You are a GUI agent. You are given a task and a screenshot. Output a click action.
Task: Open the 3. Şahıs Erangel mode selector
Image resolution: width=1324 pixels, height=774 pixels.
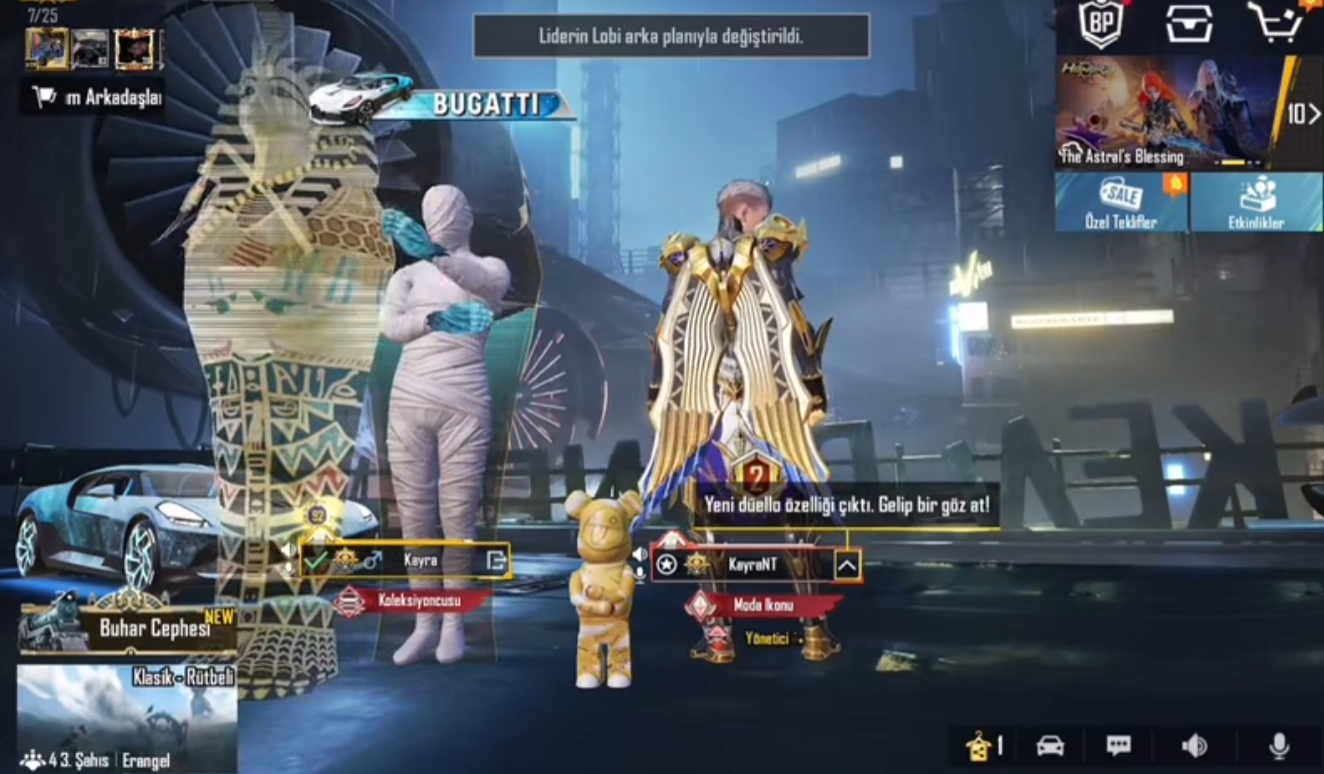click(x=90, y=760)
